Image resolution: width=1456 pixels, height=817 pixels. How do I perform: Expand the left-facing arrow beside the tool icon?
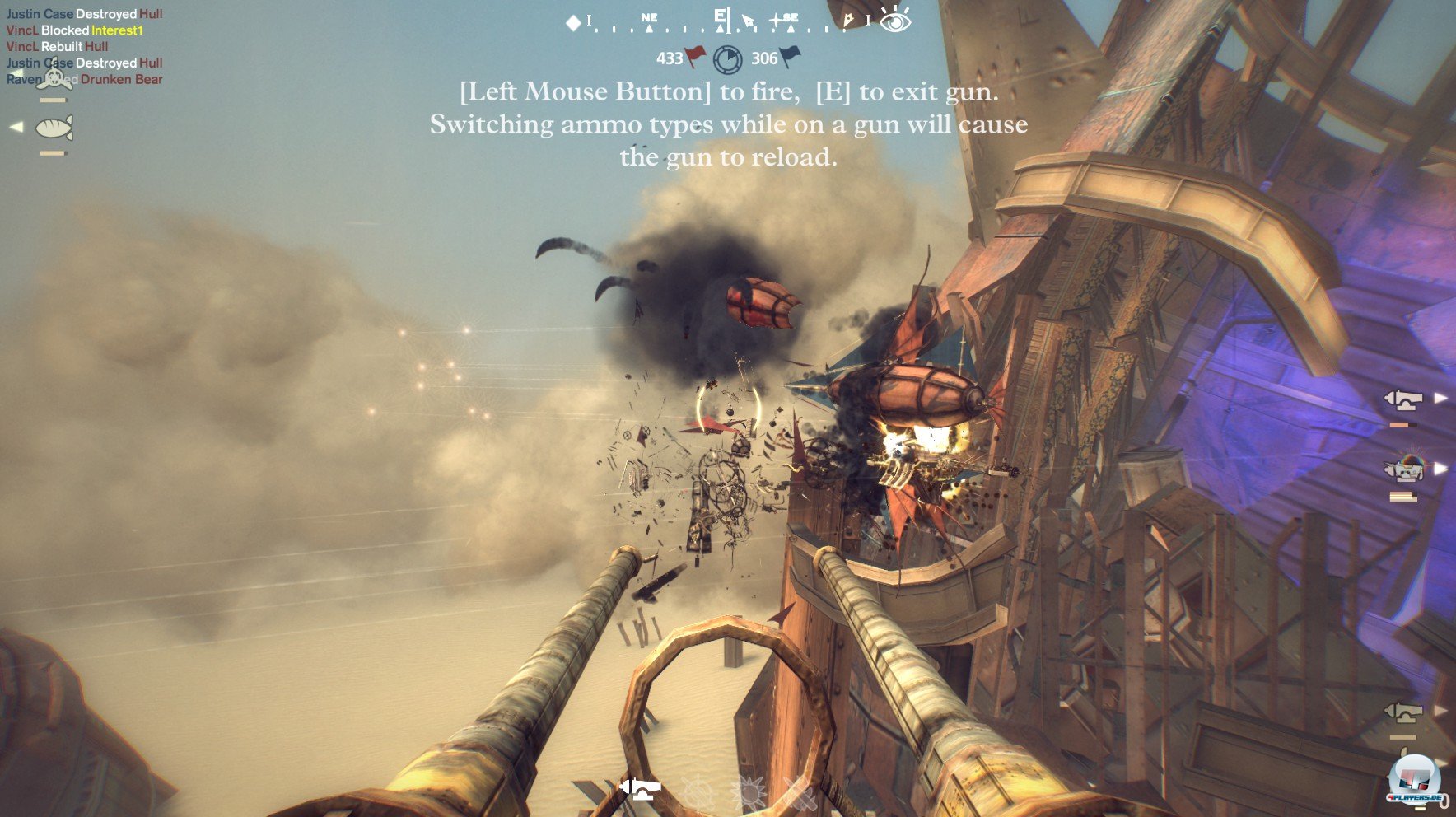coord(15,126)
